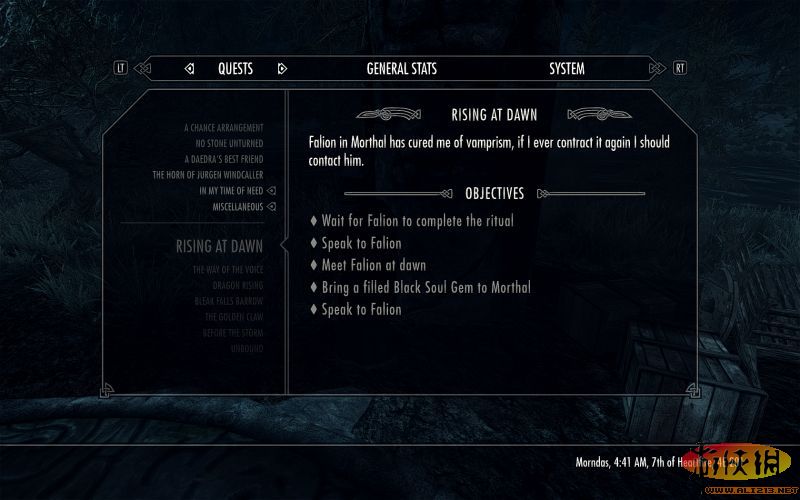
Task: Select the Black Soul Gem objective
Action: tap(426, 287)
